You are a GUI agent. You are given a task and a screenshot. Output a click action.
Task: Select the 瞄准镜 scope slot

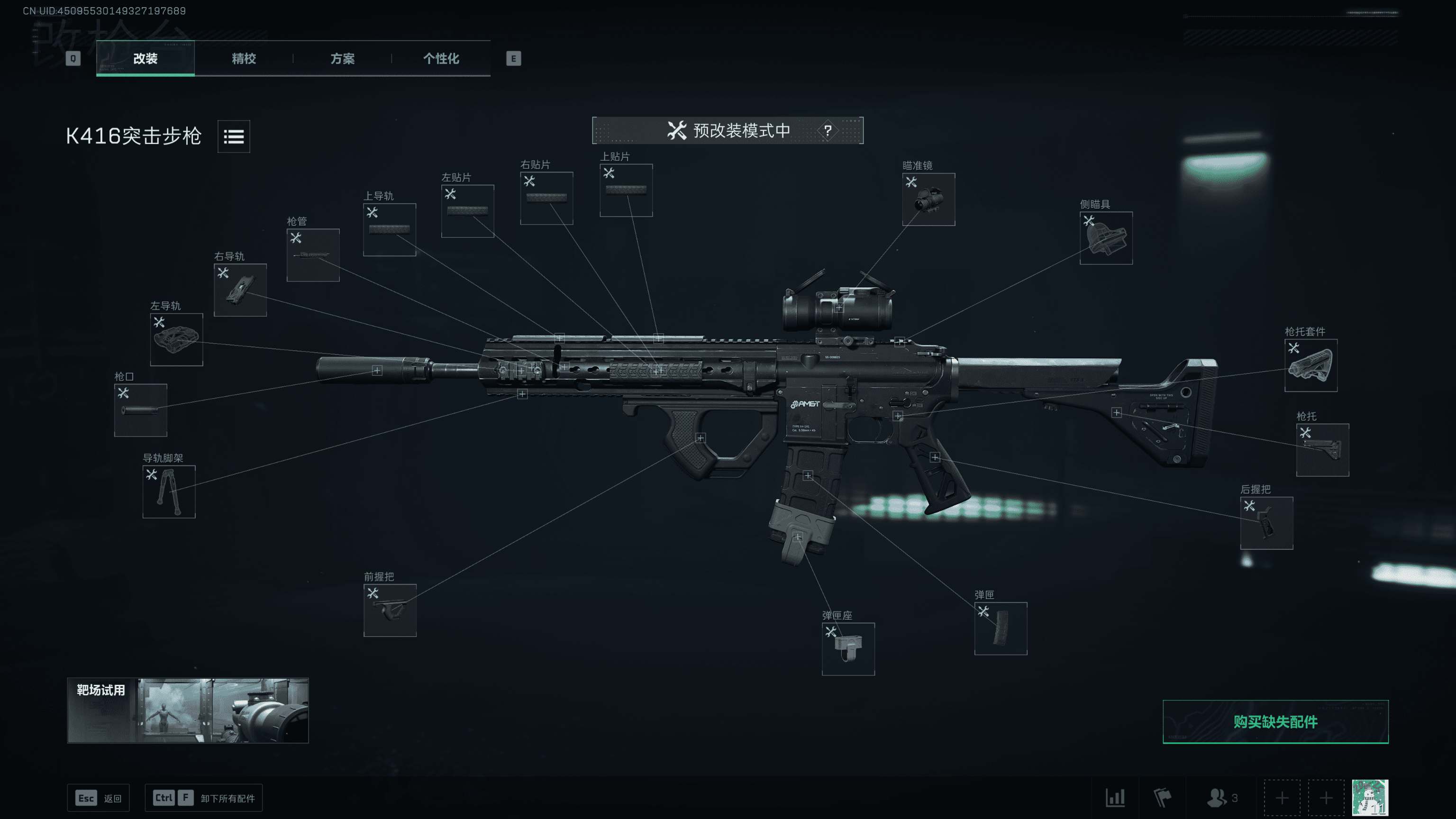[928, 200]
